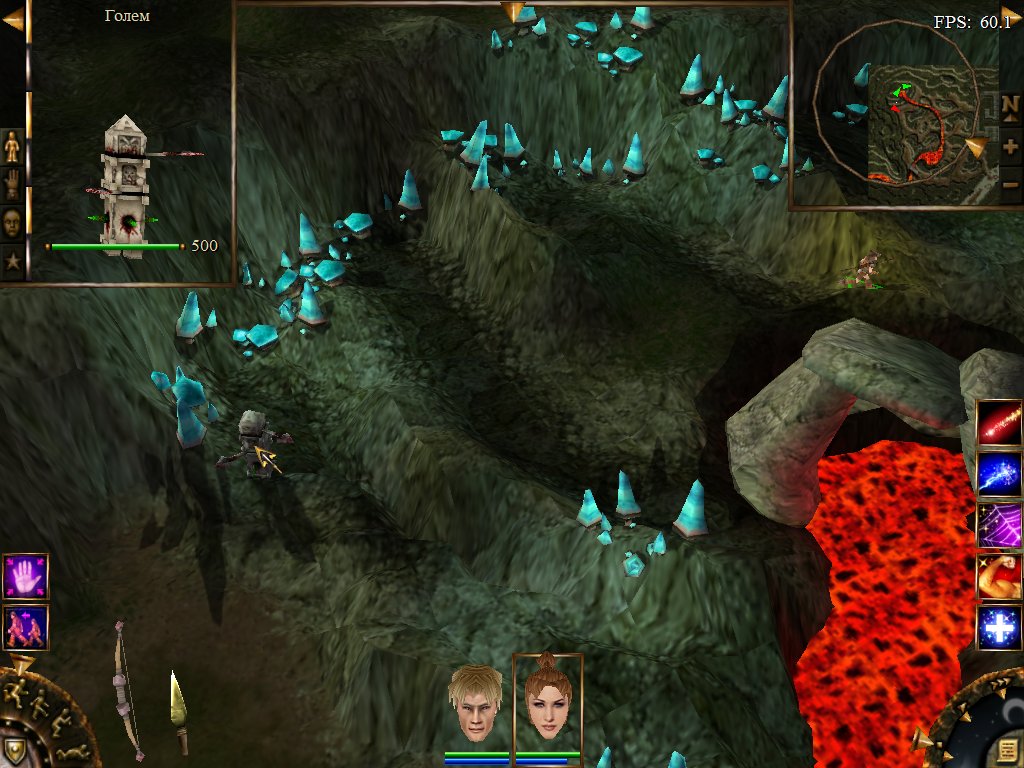Image resolution: width=1024 pixels, height=768 pixels.
Task: Activate the purple open hand action
Action: tap(25, 577)
